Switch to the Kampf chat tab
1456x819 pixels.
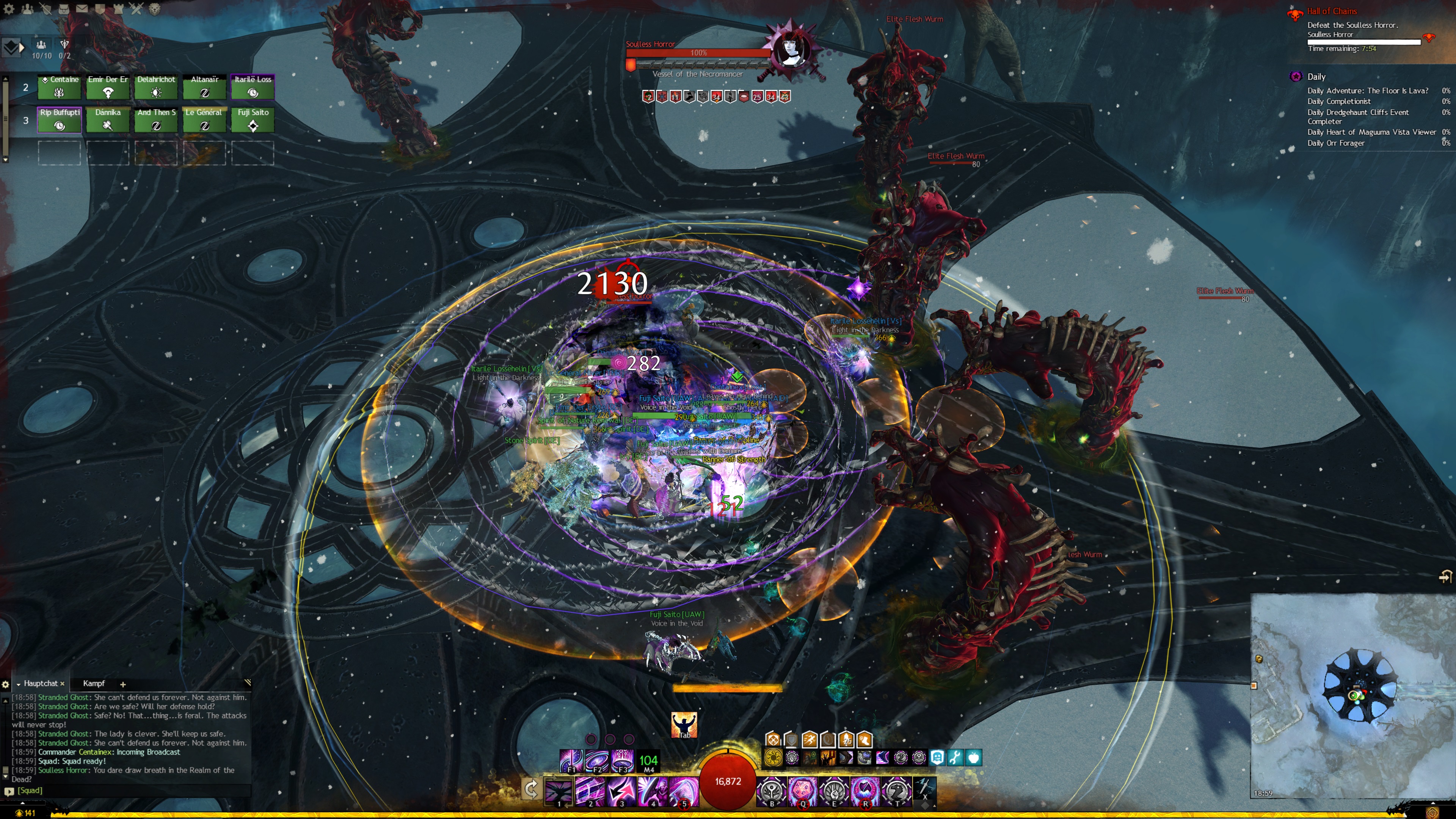click(94, 683)
